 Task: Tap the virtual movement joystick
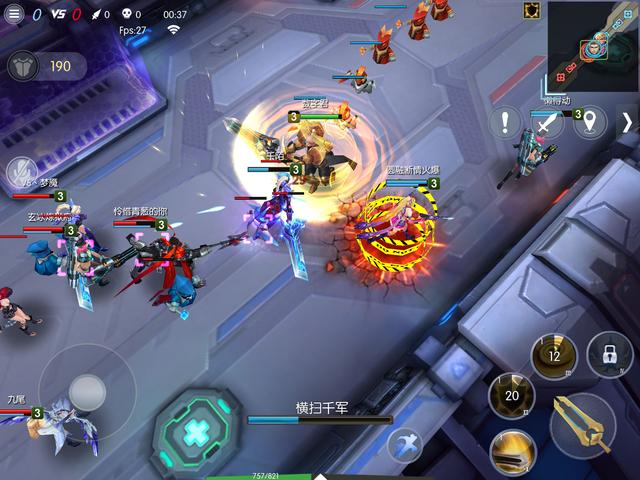click(86, 391)
